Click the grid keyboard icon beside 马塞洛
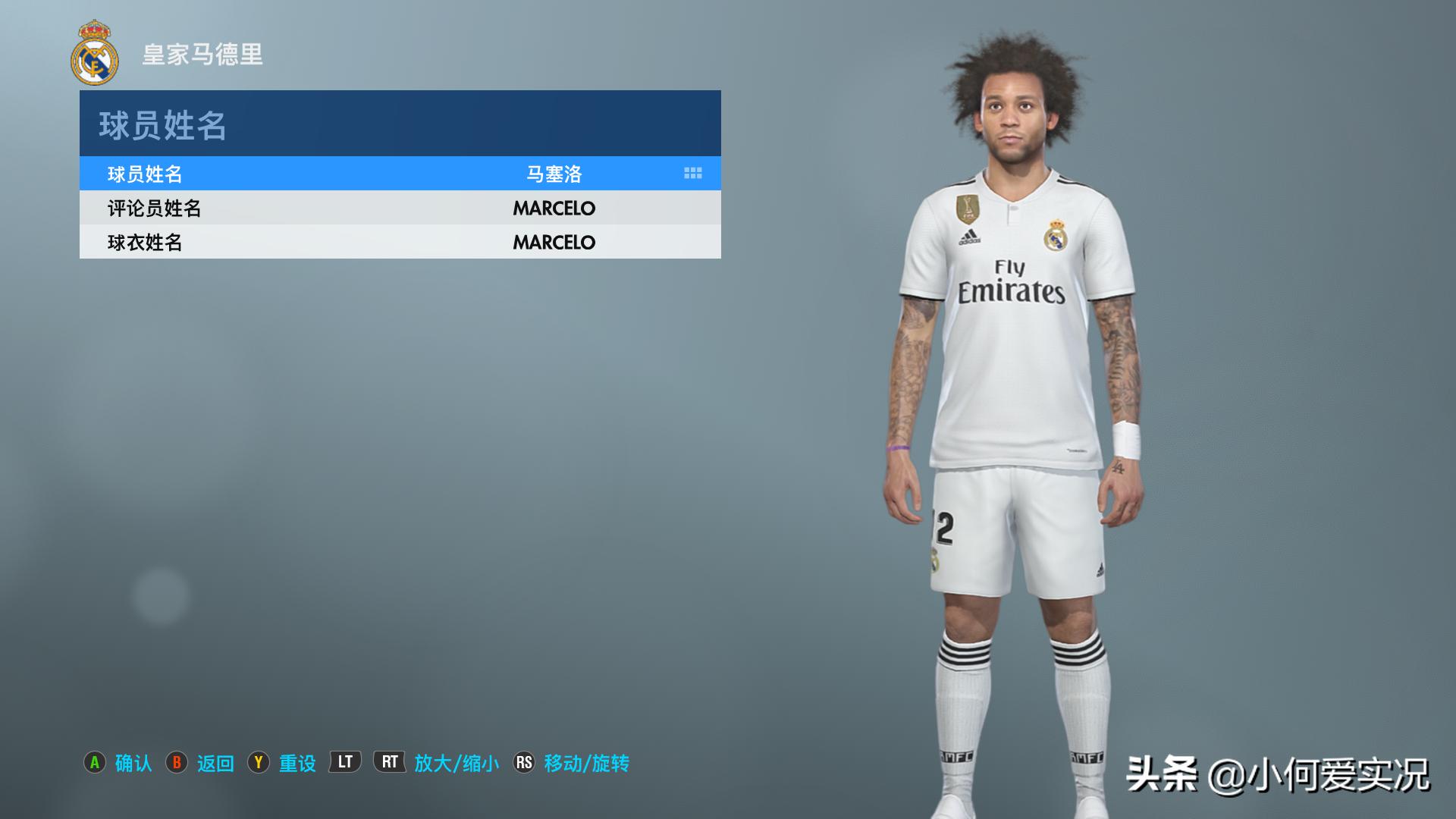This screenshot has height=819, width=1456. 692,174
